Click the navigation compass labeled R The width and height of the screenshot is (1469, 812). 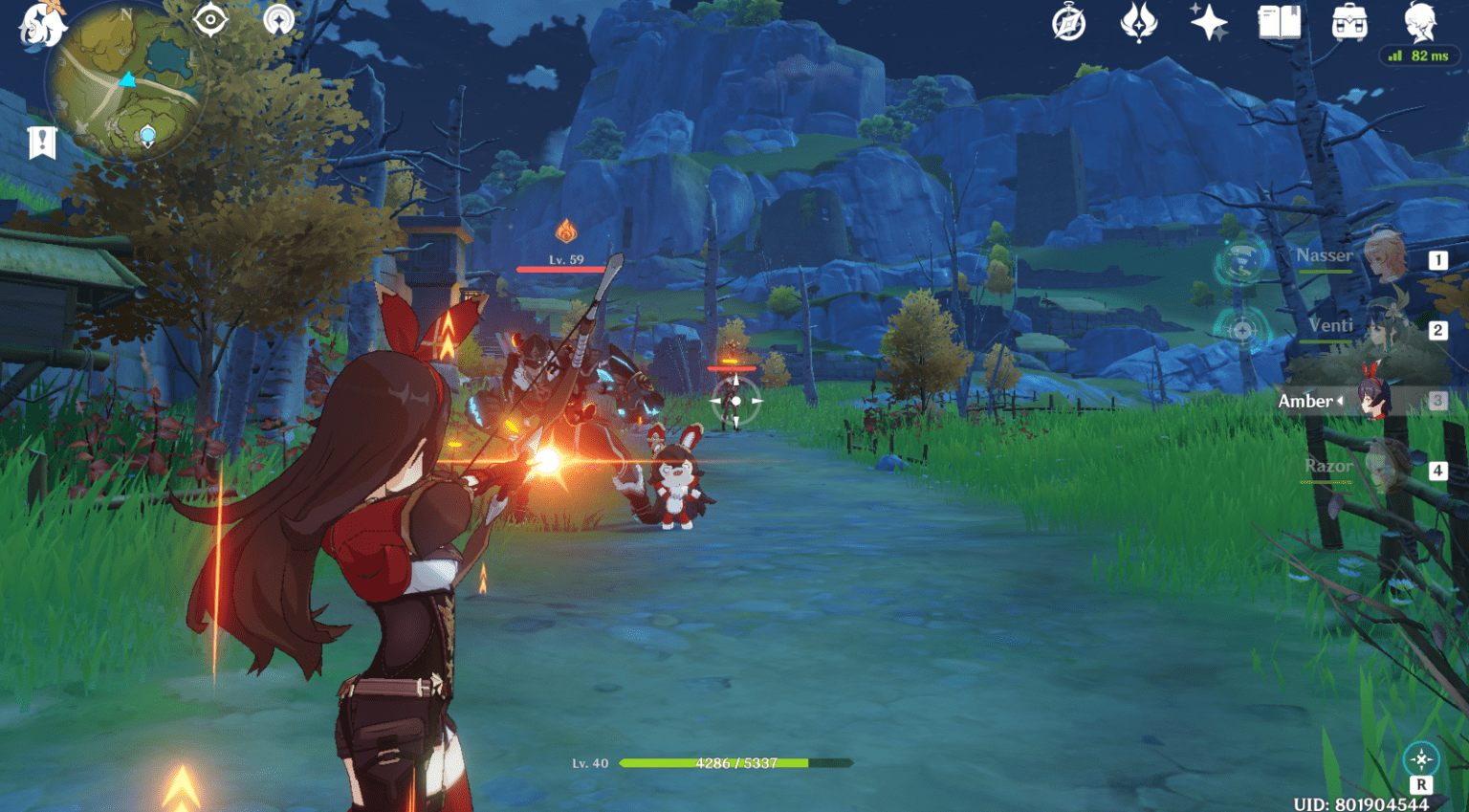click(1419, 758)
